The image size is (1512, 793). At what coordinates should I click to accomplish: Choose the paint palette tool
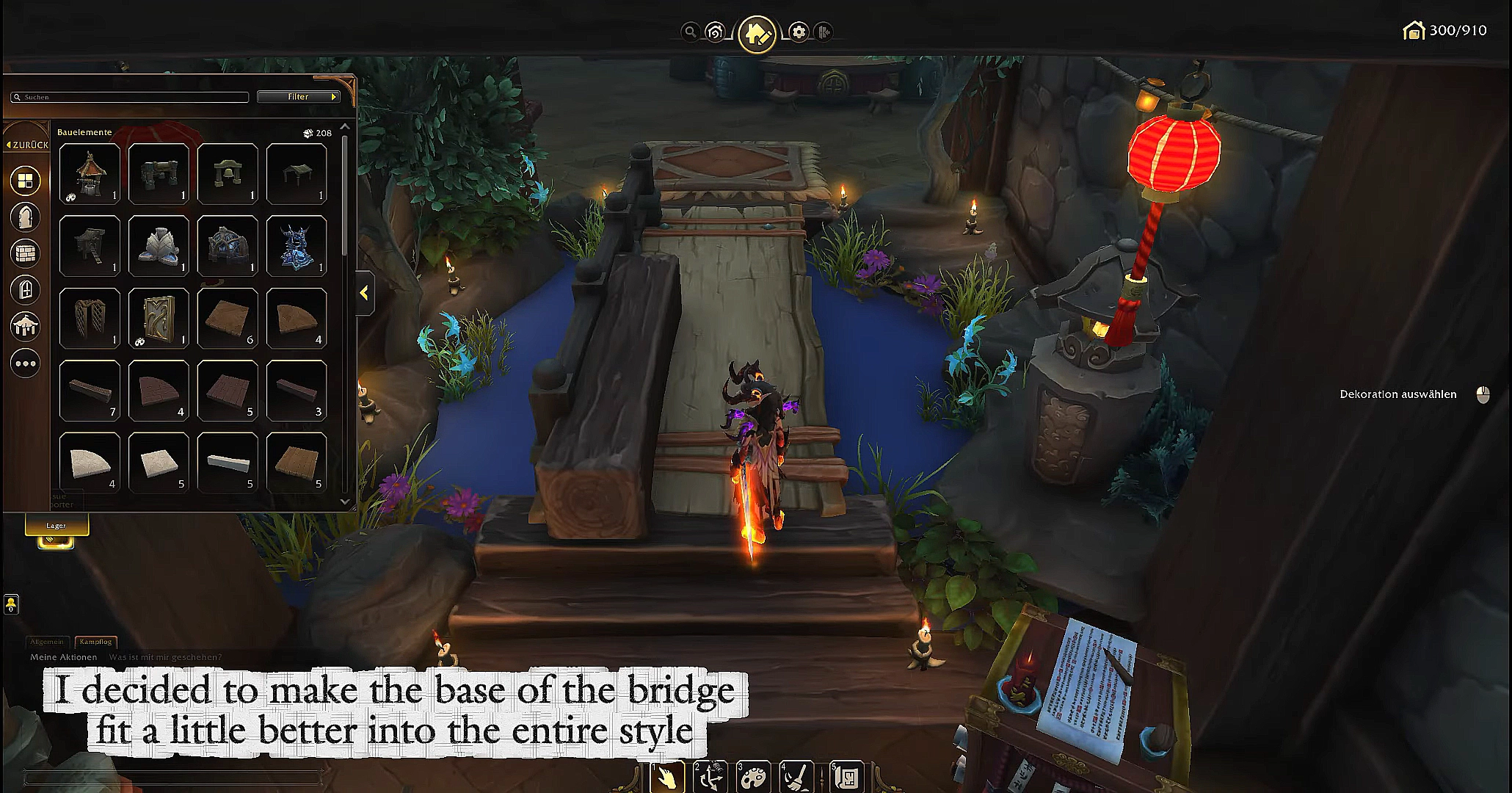coord(753,777)
